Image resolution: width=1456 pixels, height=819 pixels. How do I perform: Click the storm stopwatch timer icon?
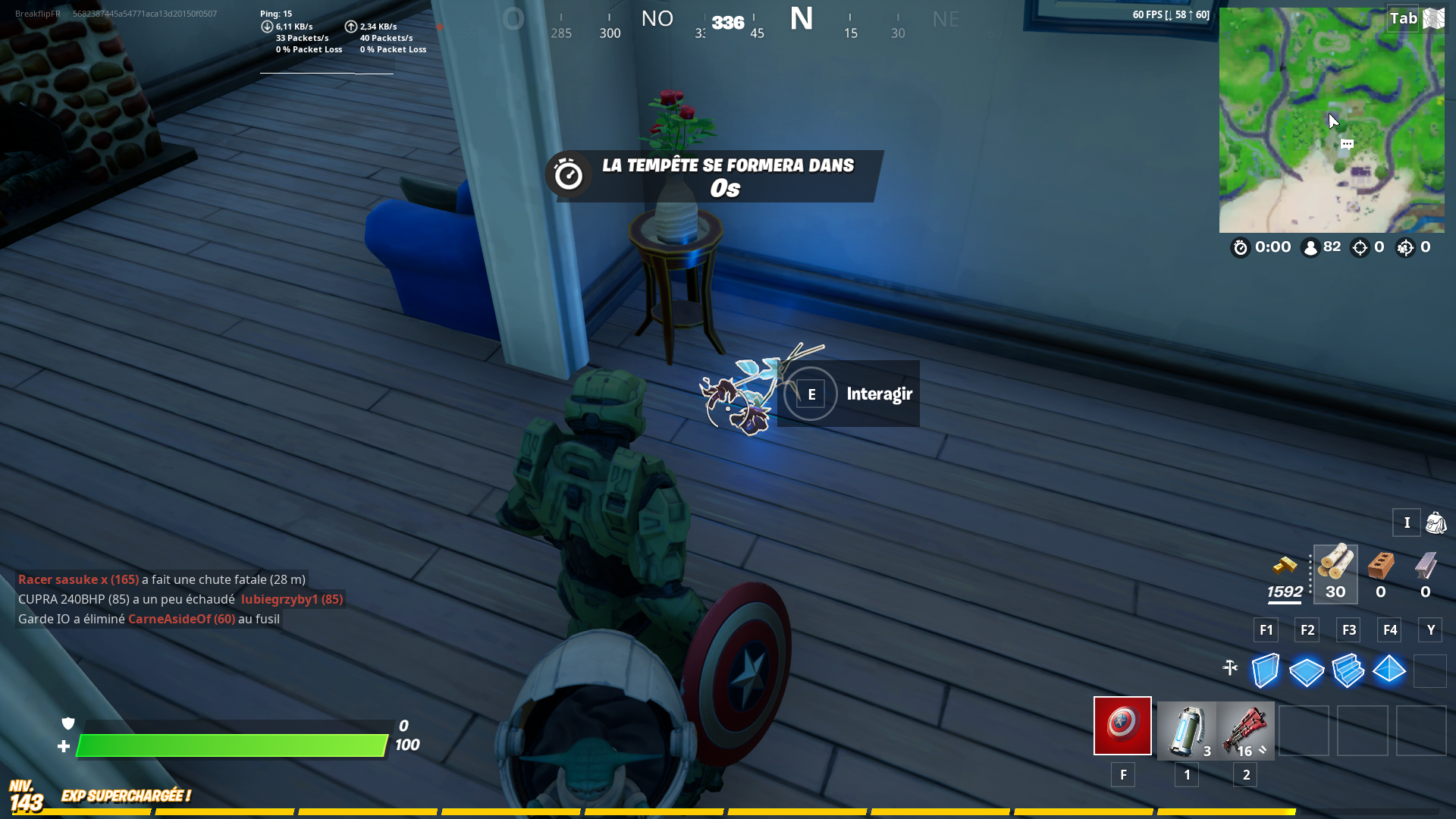[x=1240, y=247]
